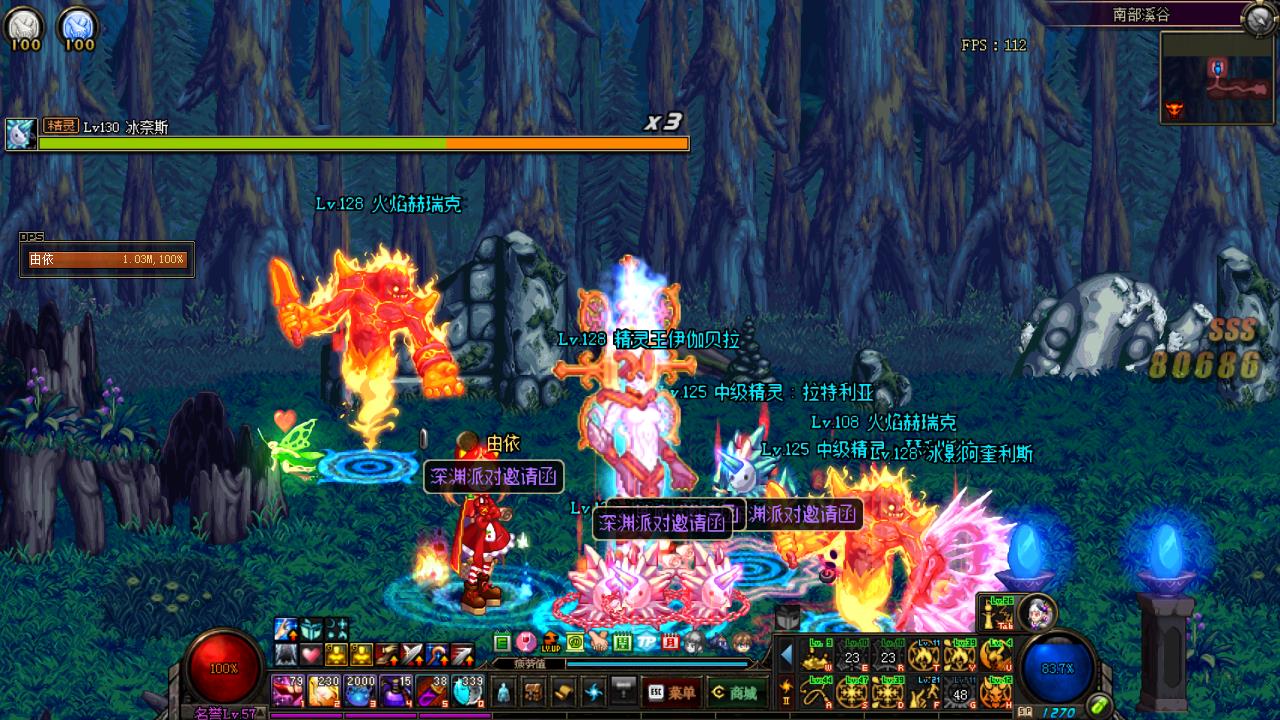The width and height of the screenshot is (1280, 720).
Task: Click the blue left arrow on skill bar
Action: point(787,655)
